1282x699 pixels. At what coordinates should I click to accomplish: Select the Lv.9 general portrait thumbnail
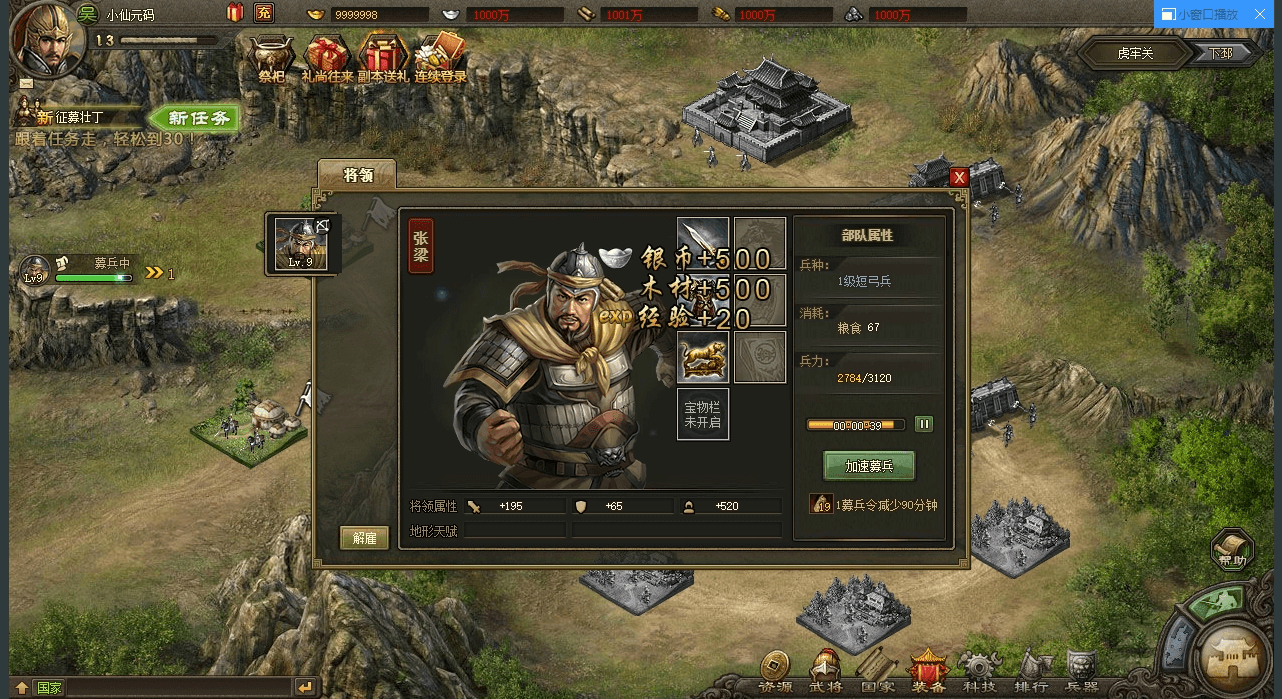click(x=301, y=243)
